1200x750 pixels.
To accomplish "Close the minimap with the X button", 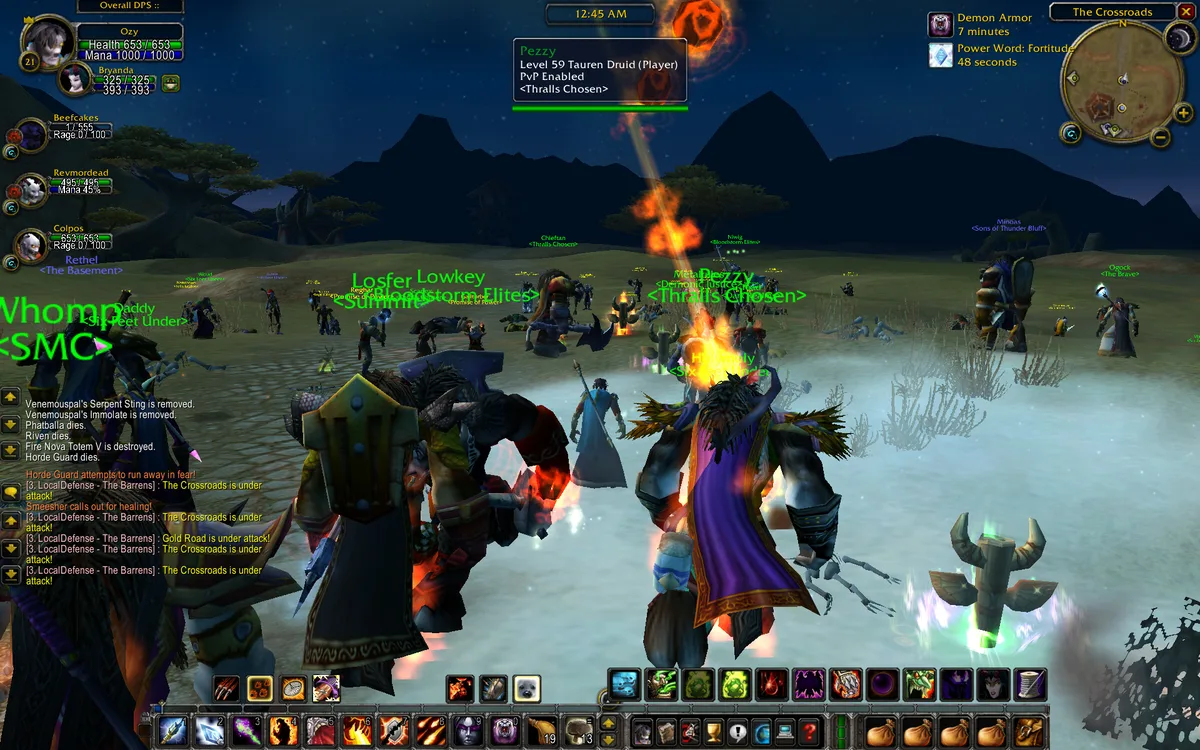I will point(1186,12).
